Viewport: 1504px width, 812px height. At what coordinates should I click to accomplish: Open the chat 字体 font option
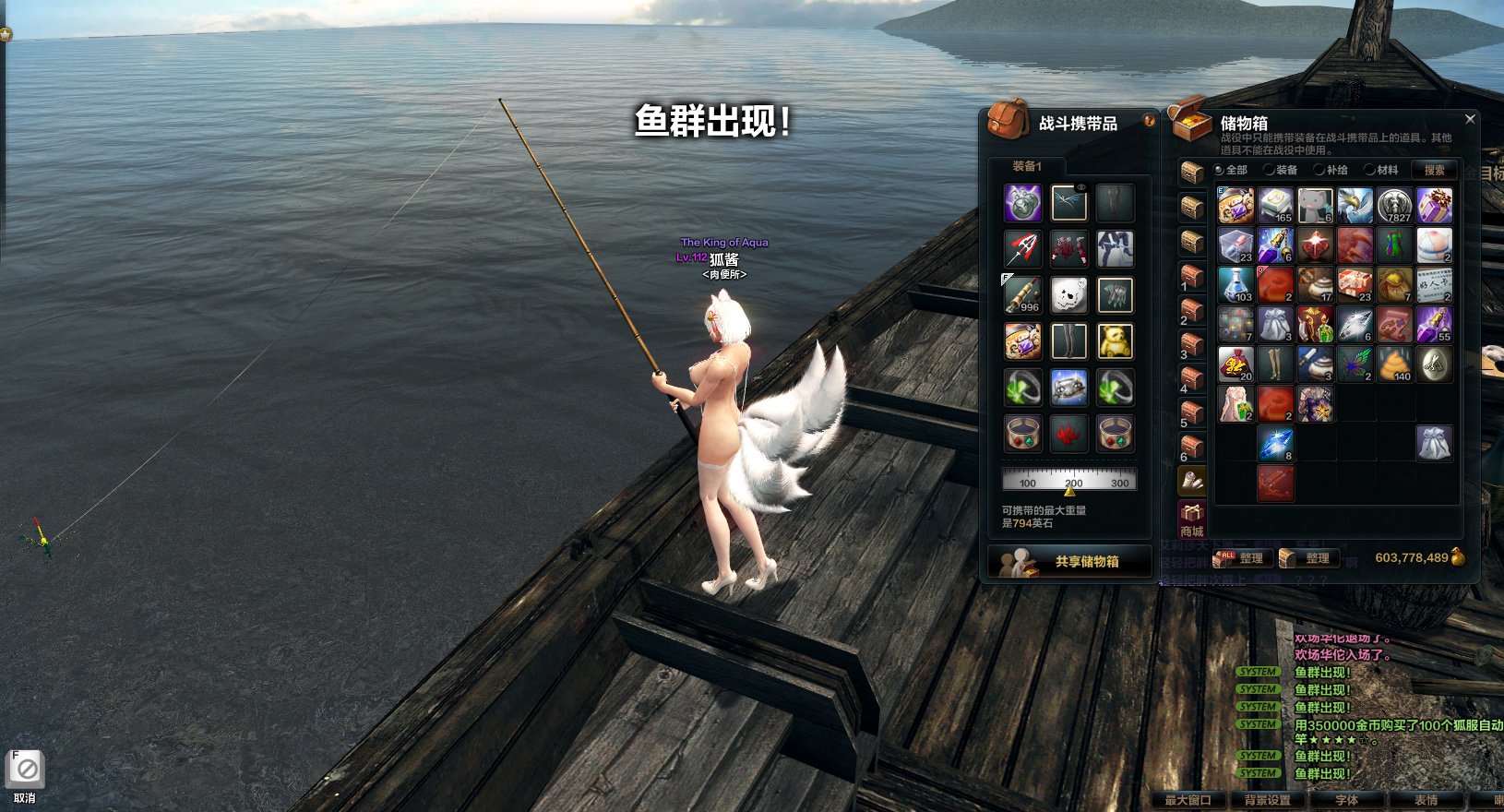point(1346,800)
